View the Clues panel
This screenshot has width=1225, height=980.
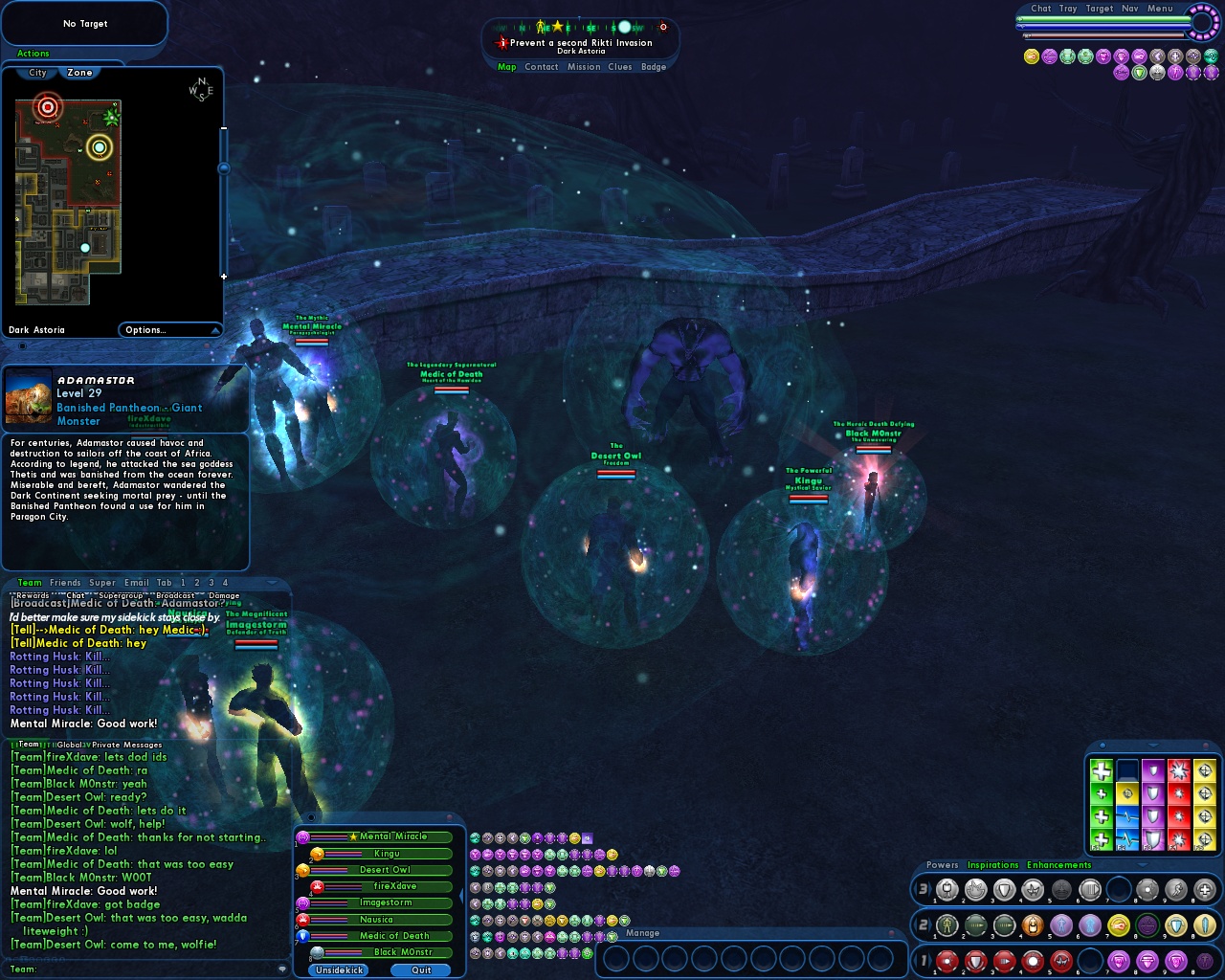coord(620,67)
